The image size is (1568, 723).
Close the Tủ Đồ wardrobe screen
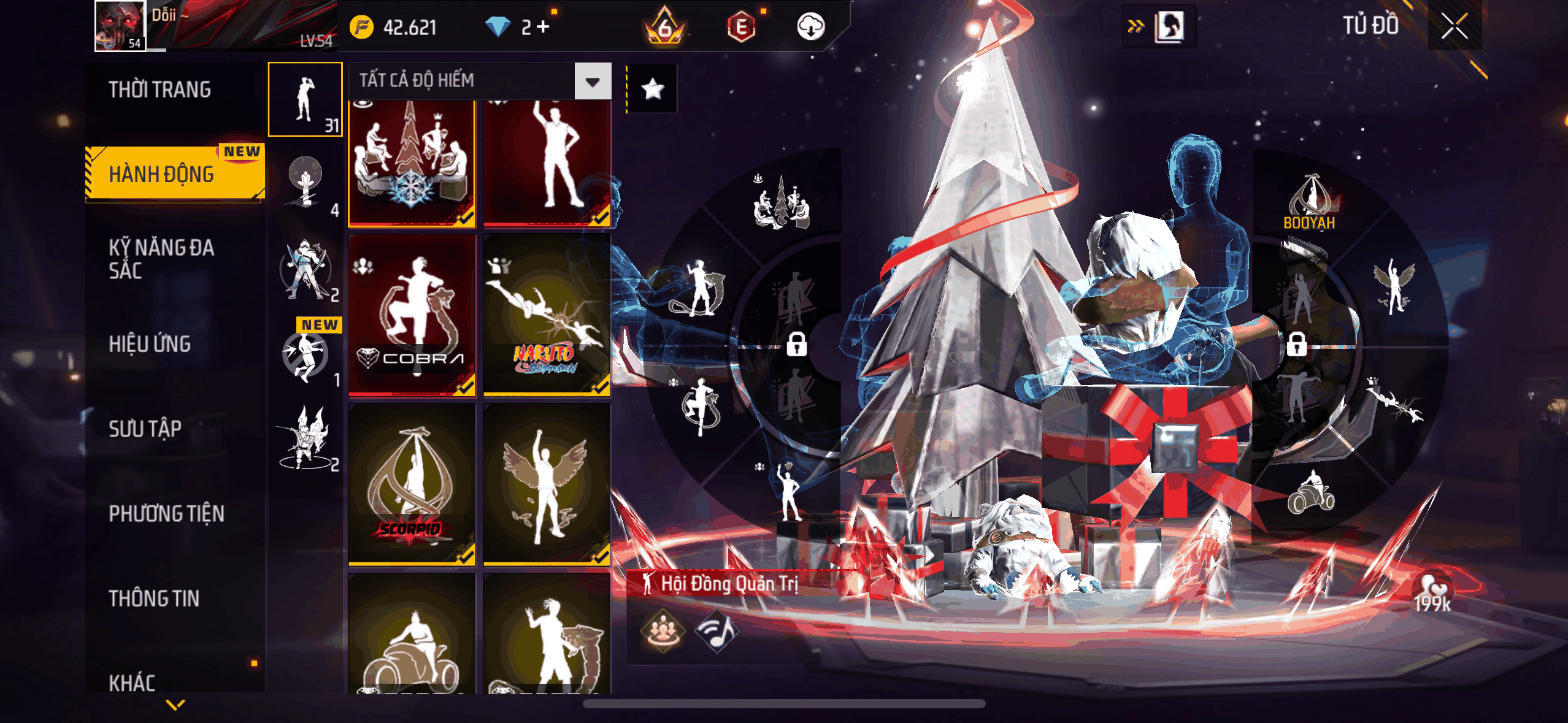pos(1454,26)
